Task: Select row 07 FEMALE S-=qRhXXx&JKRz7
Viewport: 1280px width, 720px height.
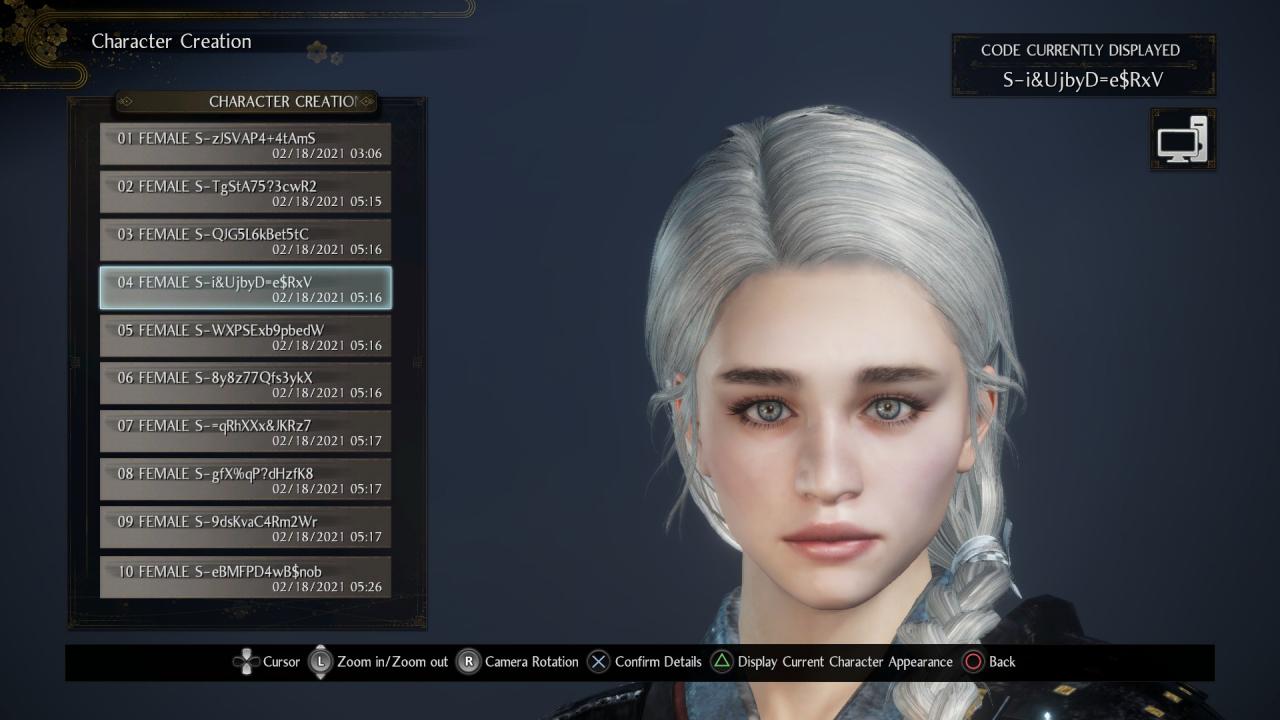Action: (x=245, y=433)
